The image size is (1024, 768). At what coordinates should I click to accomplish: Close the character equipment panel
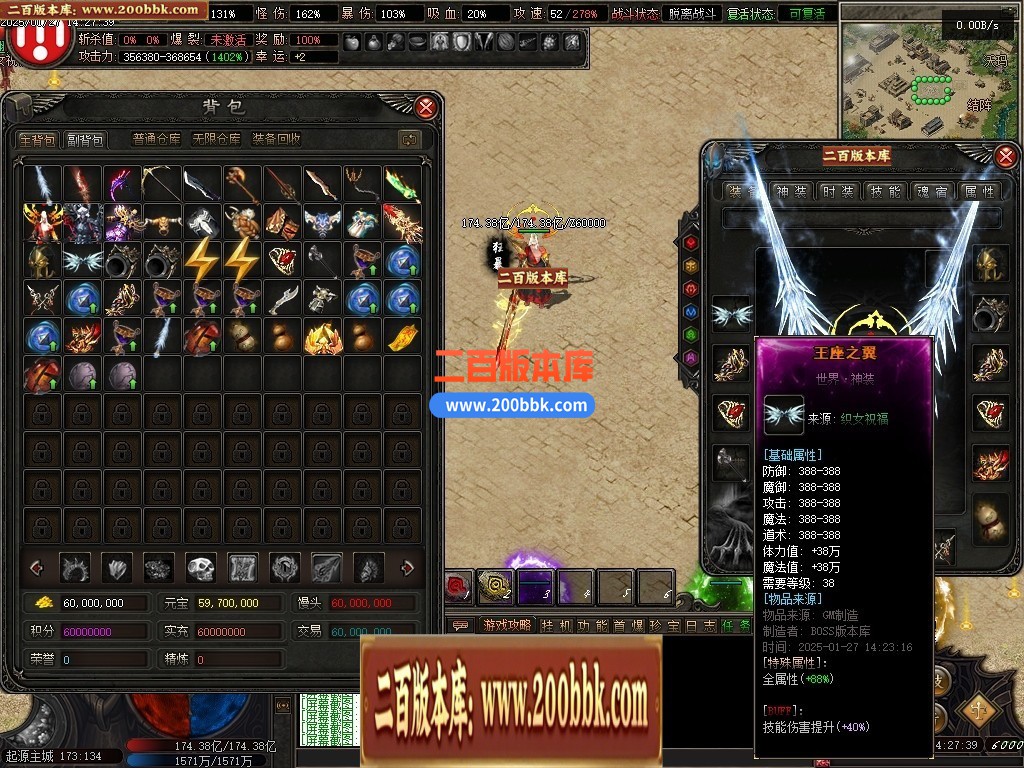pyautogui.click(x=1006, y=155)
